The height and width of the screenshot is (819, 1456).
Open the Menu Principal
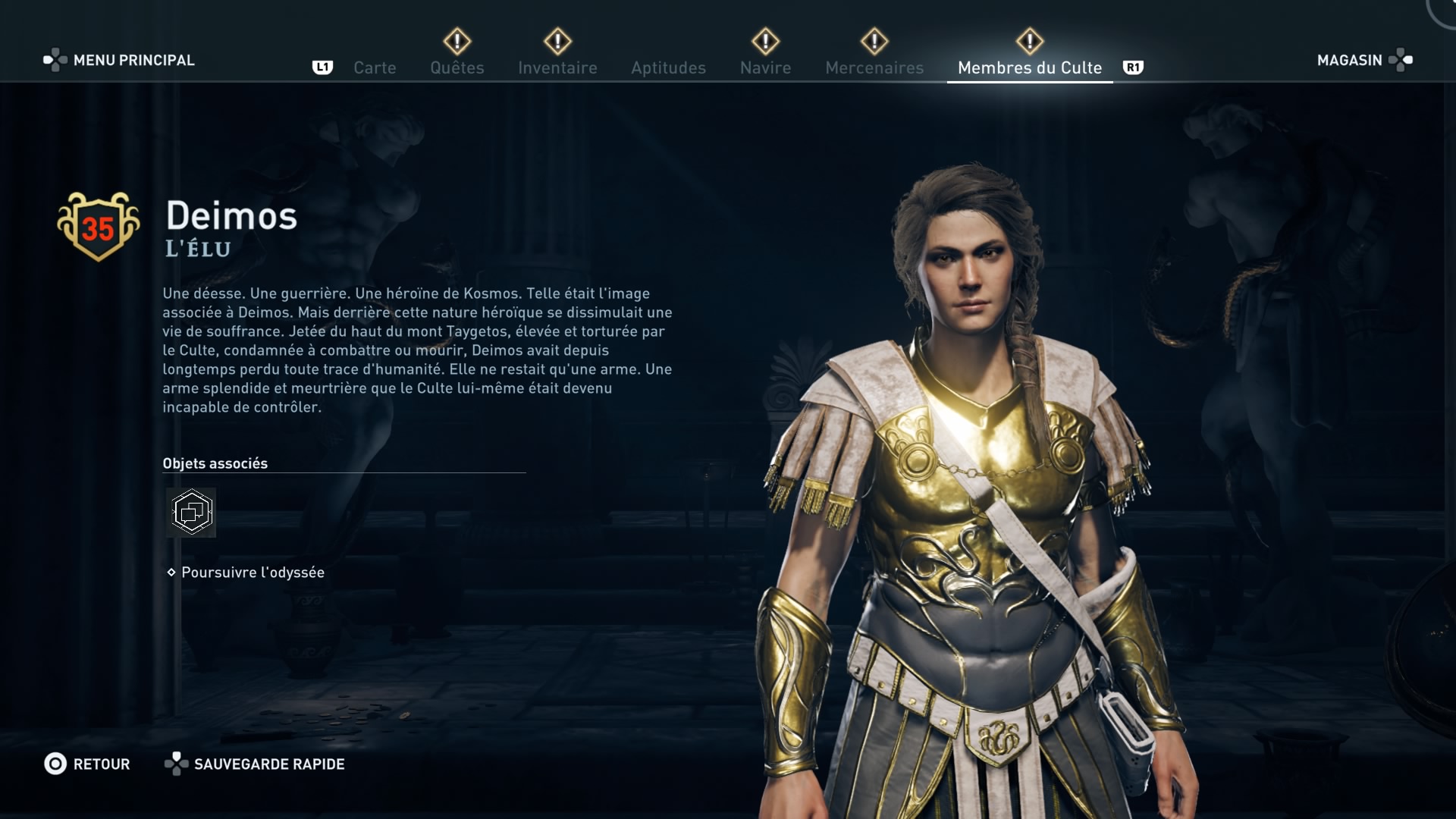(x=119, y=60)
